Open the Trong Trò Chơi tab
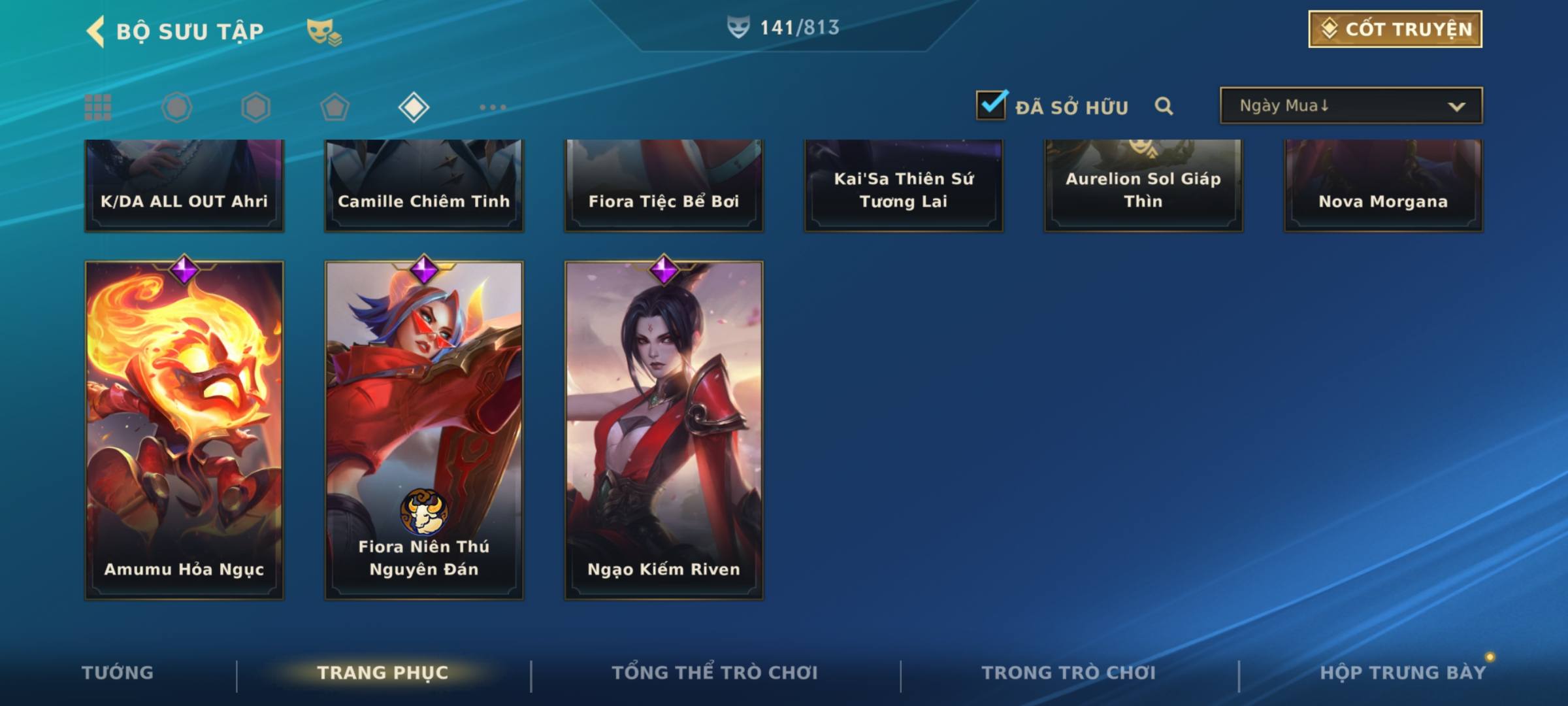The height and width of the screenshot is (706, 1568). click(1069, 673)
